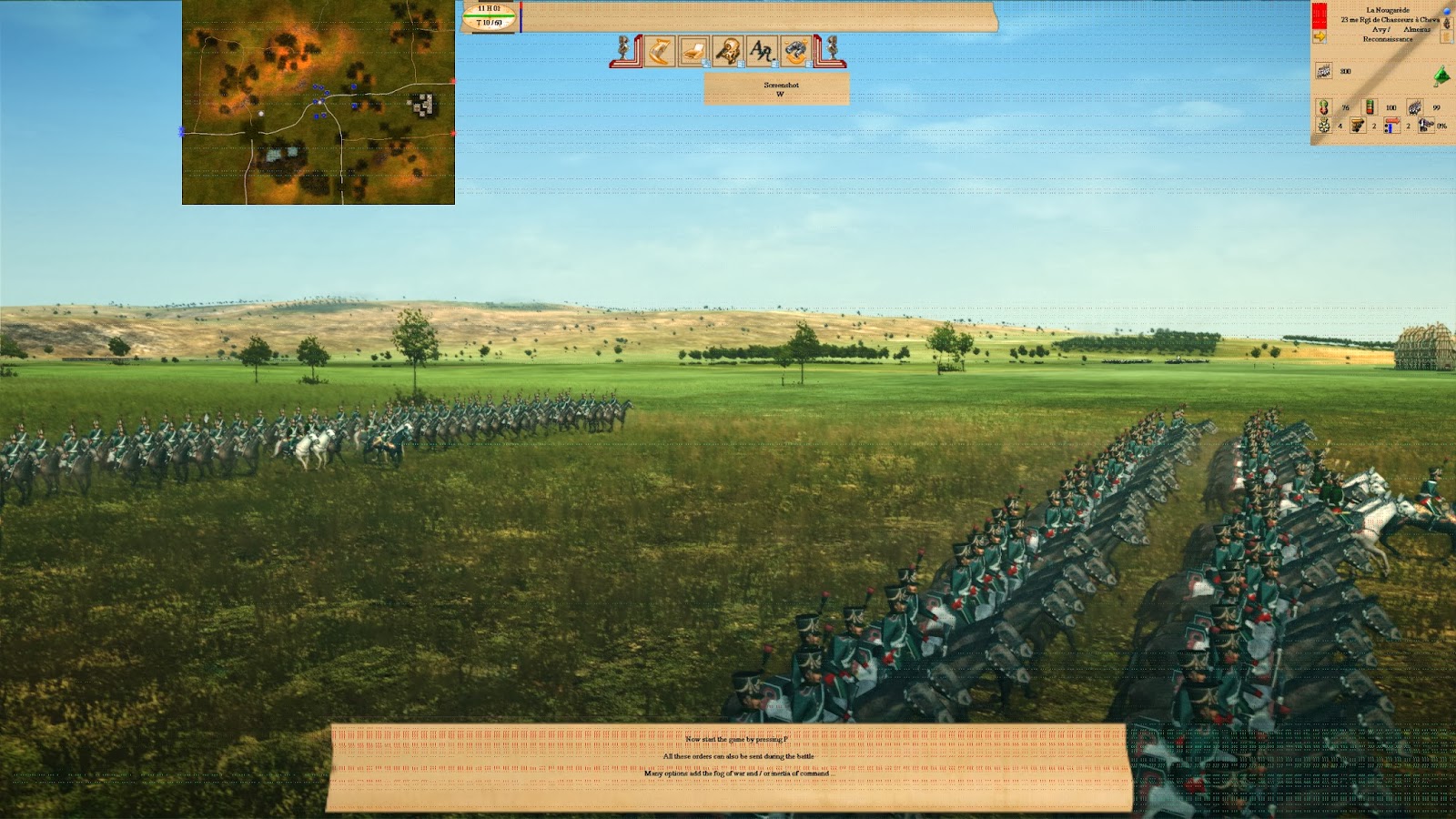The image size is (1456, 819).
Task: Toggle the small blue marker under the yellow arrow
Action: 1324,41
